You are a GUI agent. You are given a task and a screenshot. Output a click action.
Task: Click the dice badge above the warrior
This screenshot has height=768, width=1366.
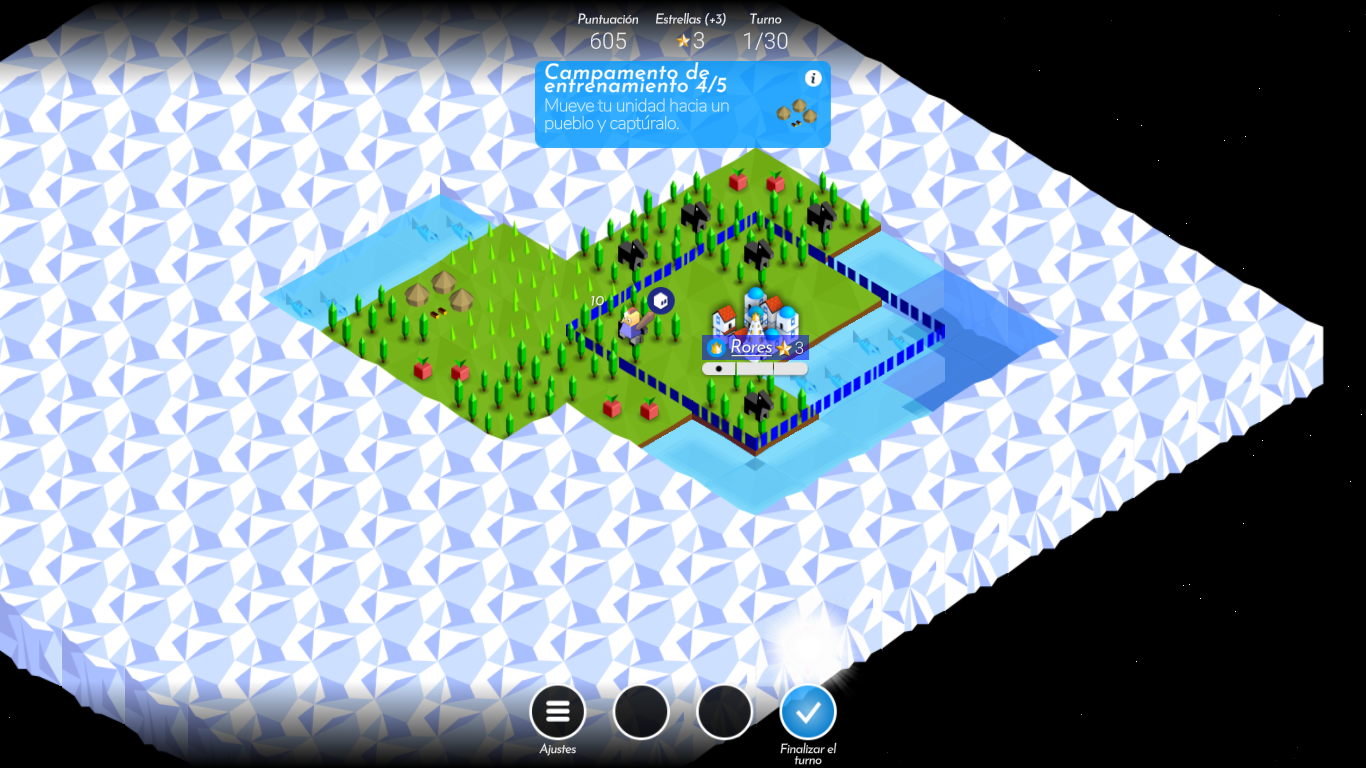coord(661,300)
